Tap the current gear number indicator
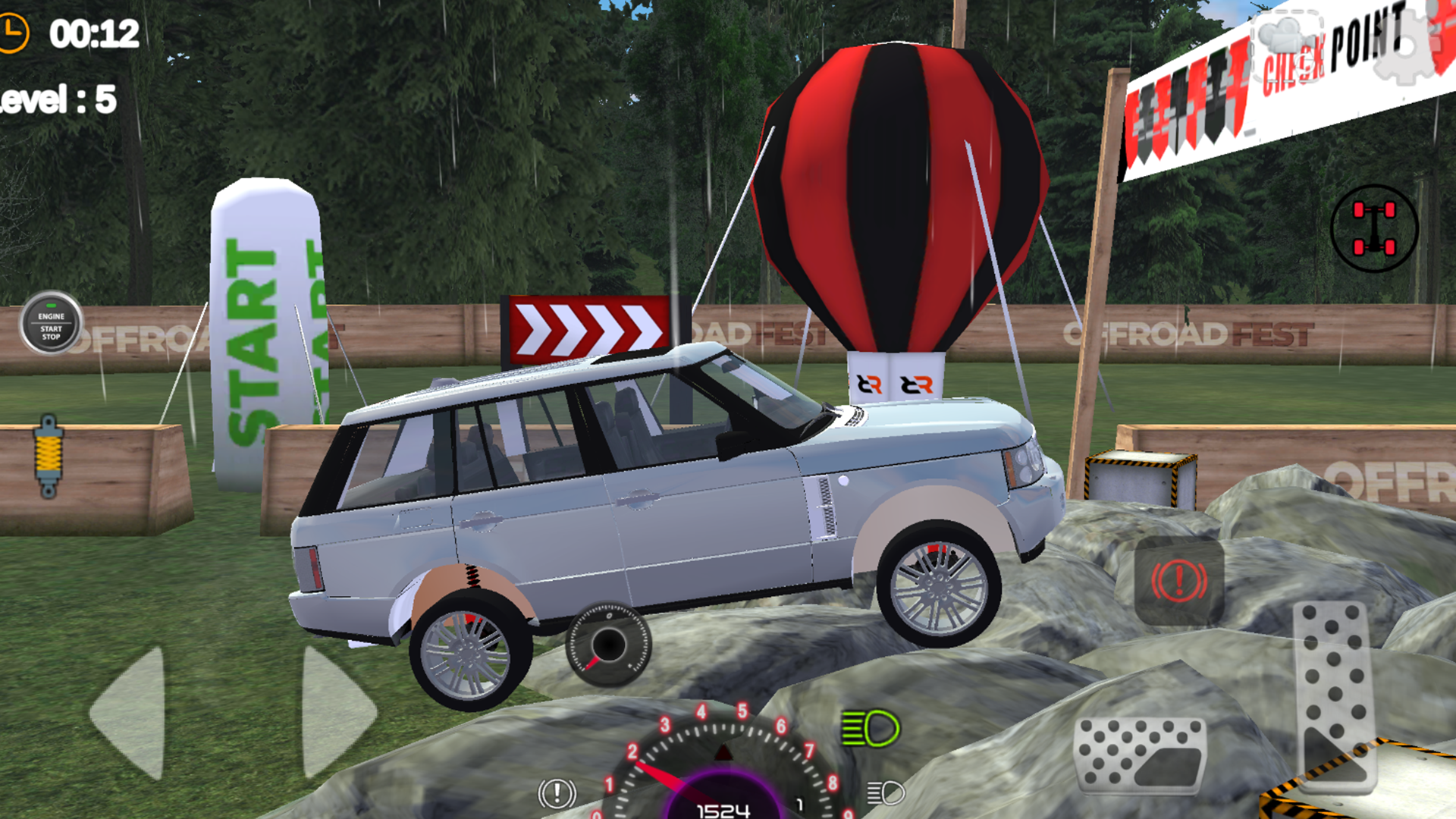1456x819 pixels. 799,804
